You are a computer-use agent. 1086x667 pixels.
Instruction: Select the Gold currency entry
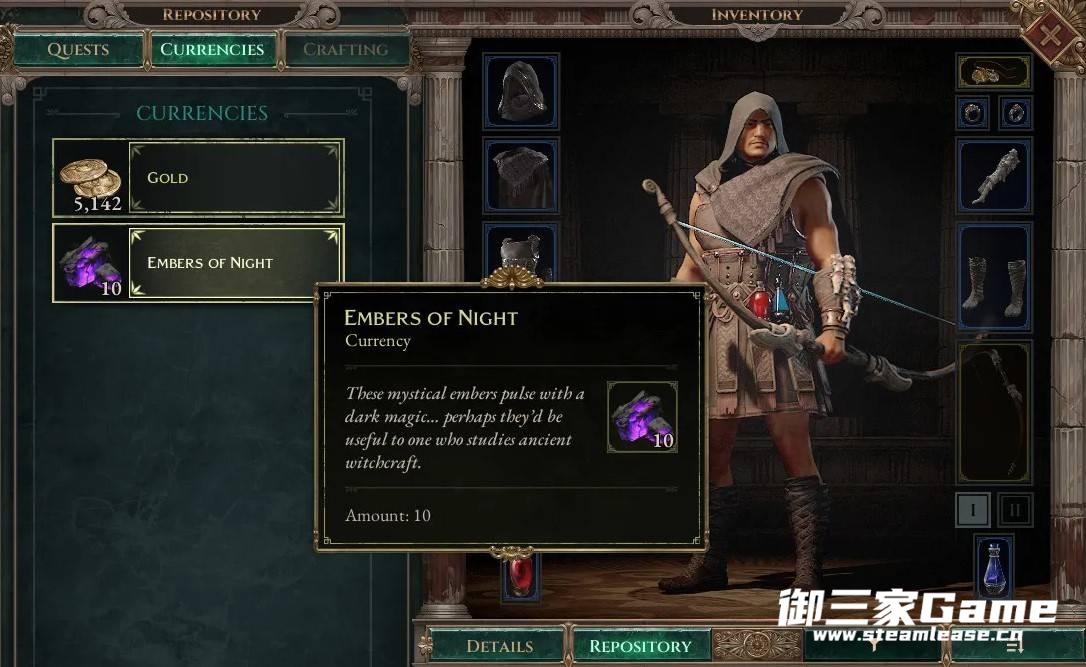pos(198,178)
